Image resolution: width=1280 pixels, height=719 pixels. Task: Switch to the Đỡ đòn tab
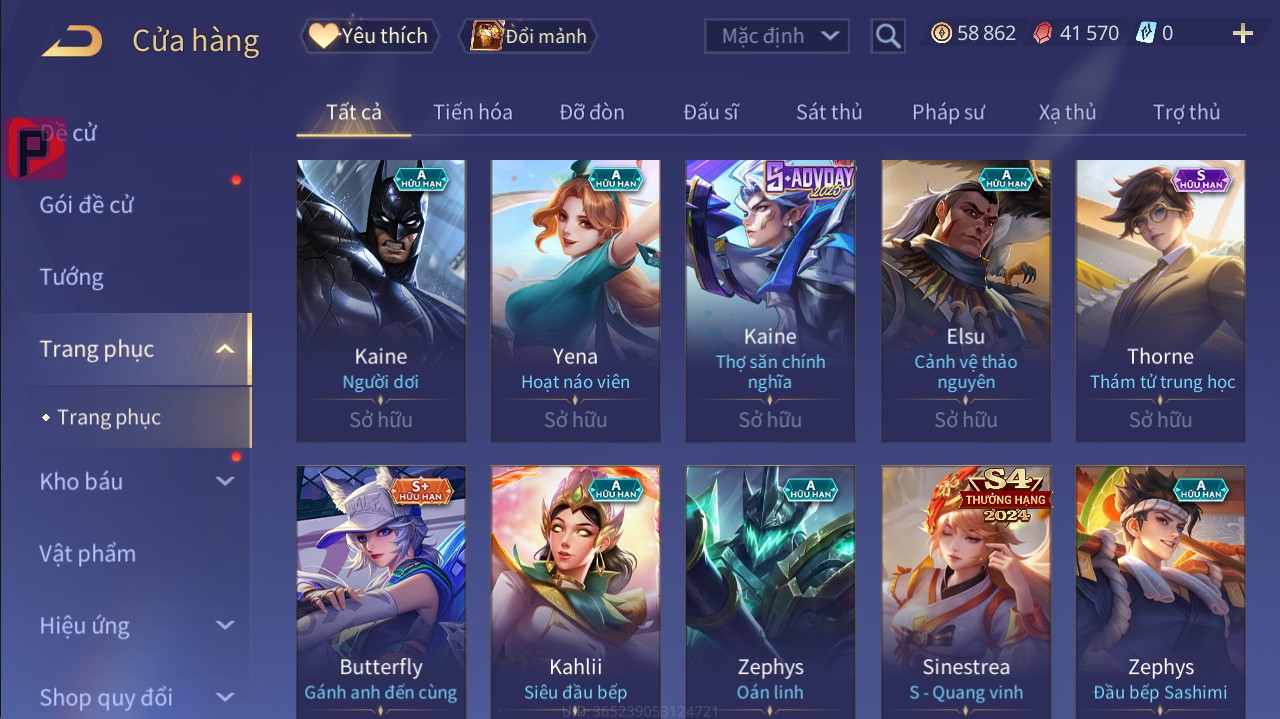pyautogui.click(x=592, y=112)
